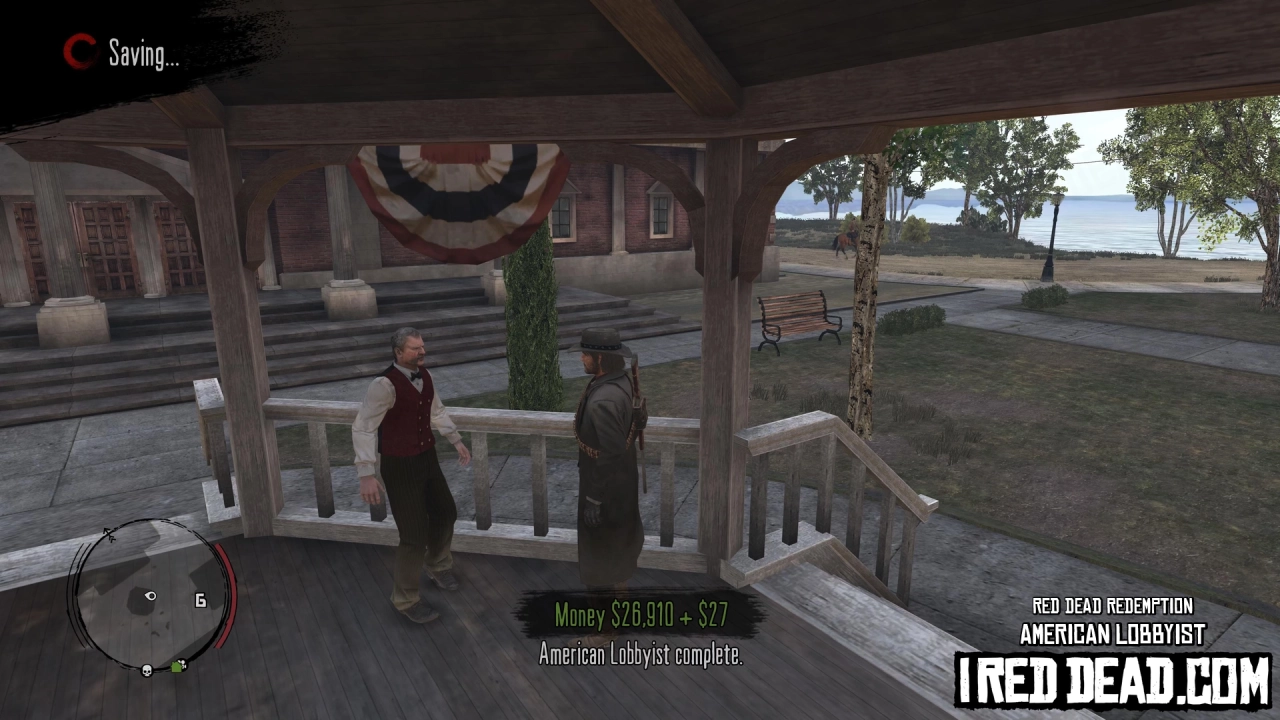
Task: Select the G gunsmith marker on the minimap
Action: pyautogui.click(x=200, y=600)
